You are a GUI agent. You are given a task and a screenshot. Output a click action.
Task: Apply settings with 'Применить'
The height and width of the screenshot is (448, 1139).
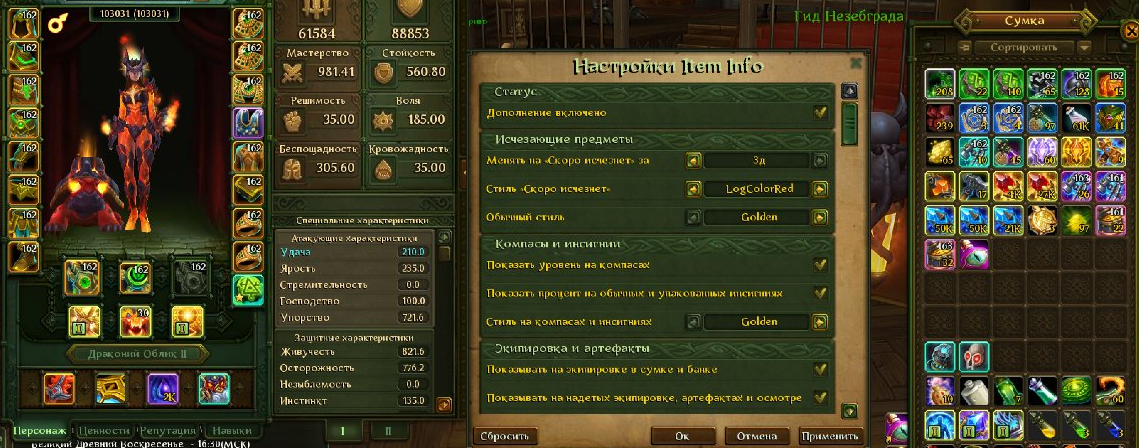coord(829,437)
